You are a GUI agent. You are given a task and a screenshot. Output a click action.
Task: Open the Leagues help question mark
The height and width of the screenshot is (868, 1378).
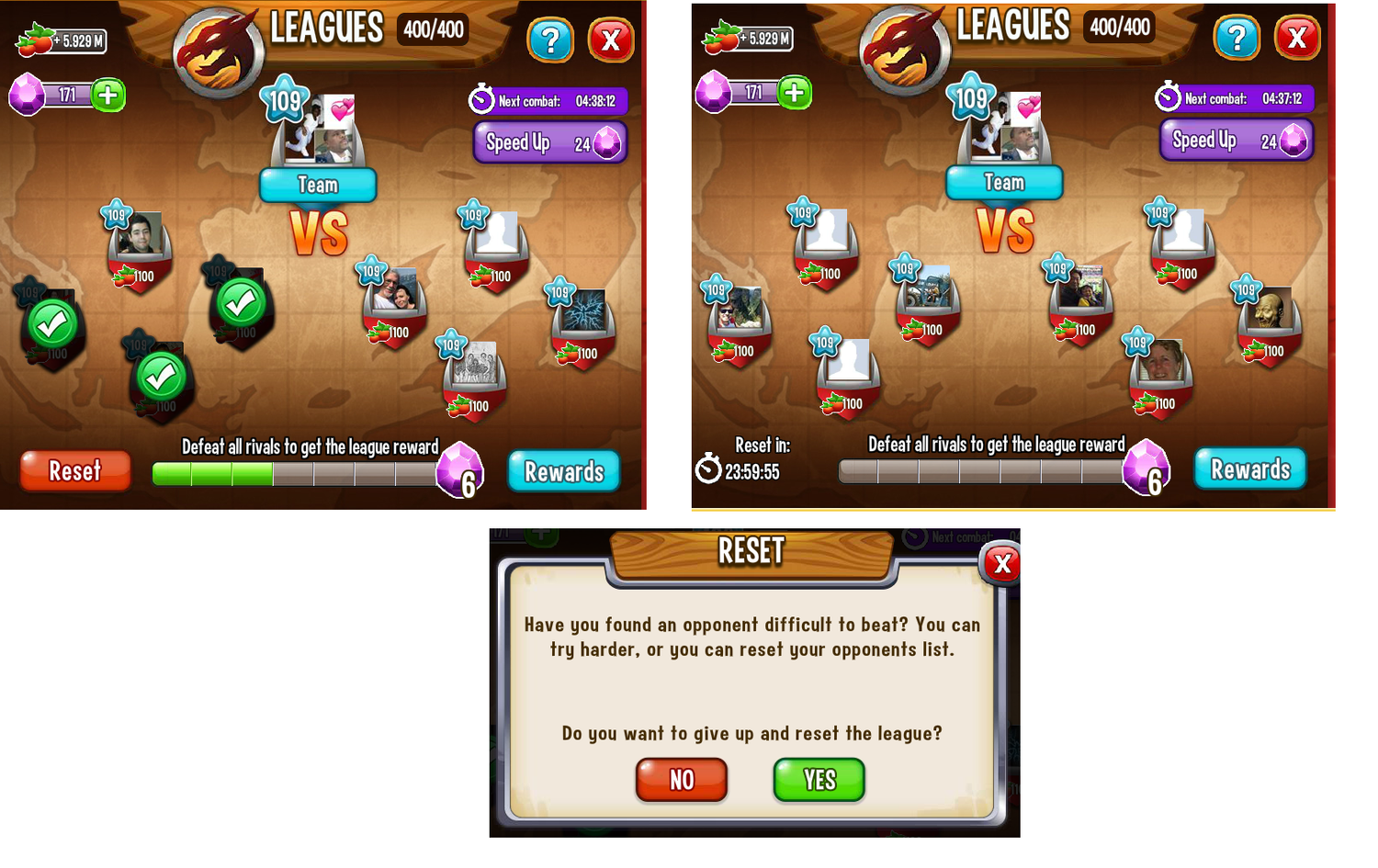551,39
